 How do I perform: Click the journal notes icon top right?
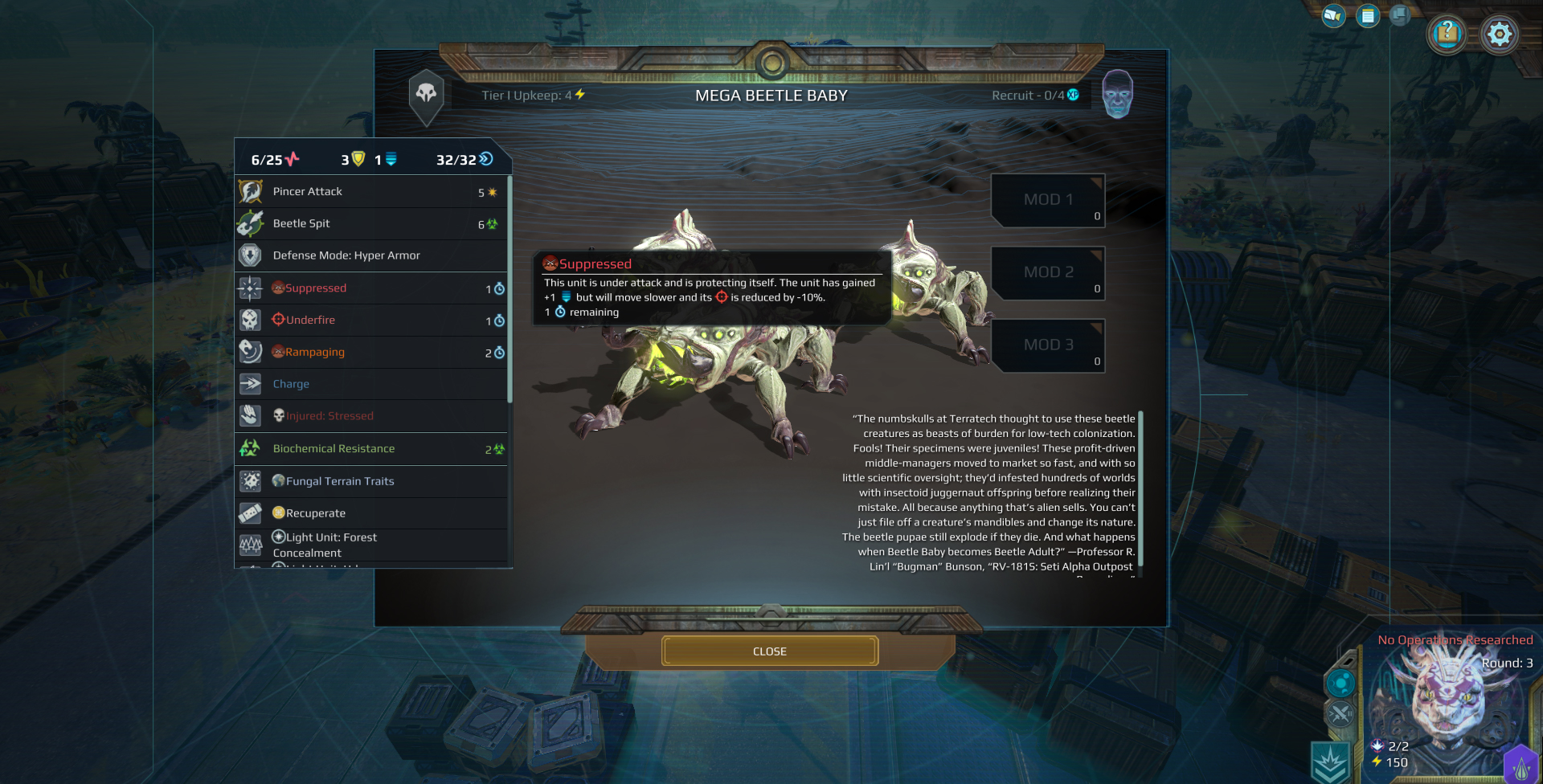[x=1369, y=15]
